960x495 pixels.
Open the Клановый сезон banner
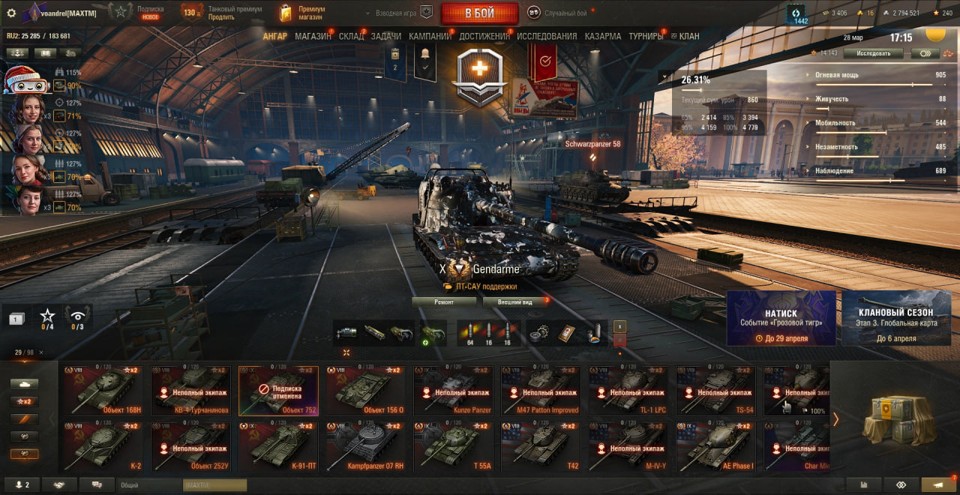click(x=896, y=319)
